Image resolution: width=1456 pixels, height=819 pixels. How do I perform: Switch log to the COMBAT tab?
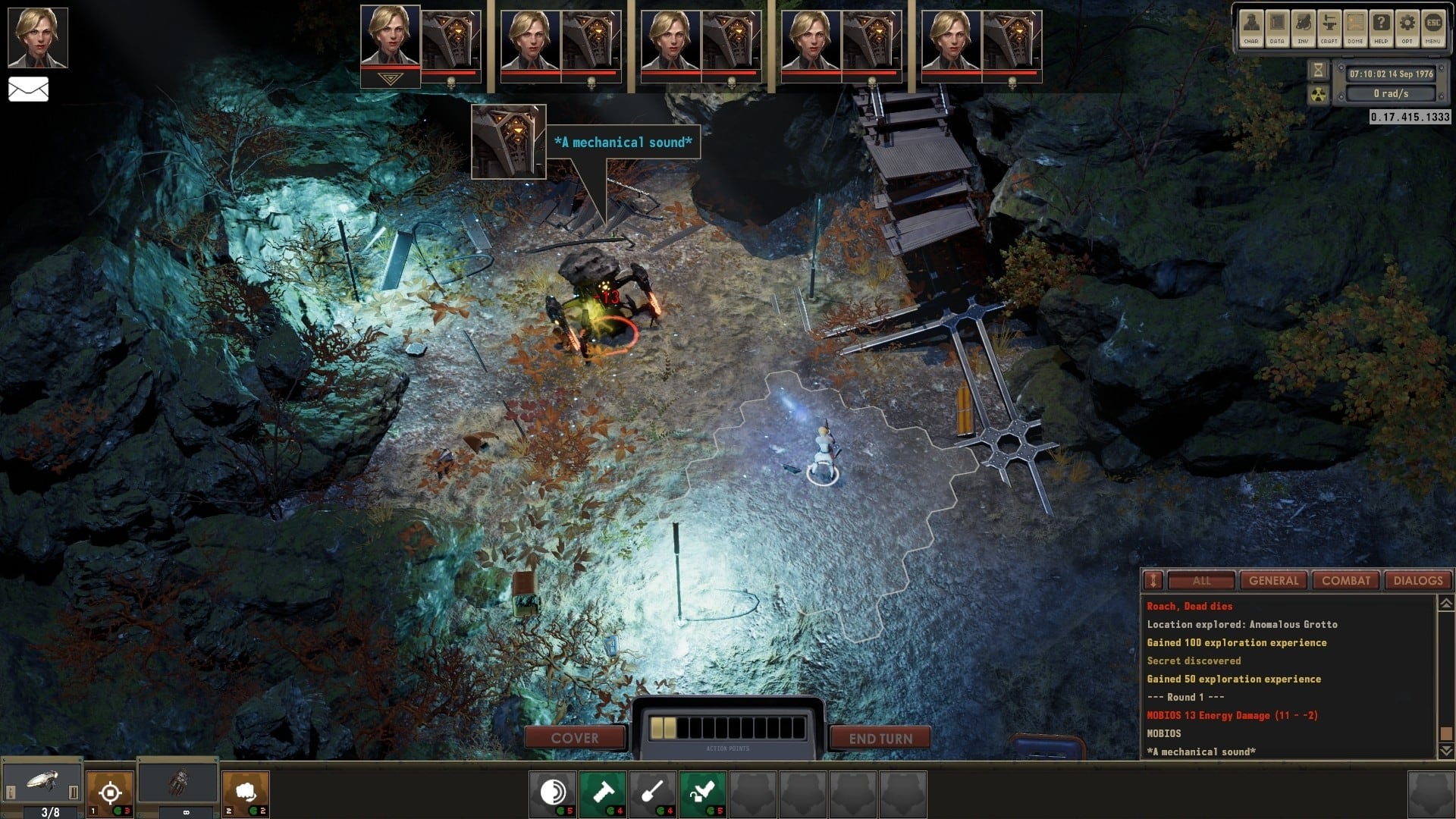click(x=1346, y=581)
